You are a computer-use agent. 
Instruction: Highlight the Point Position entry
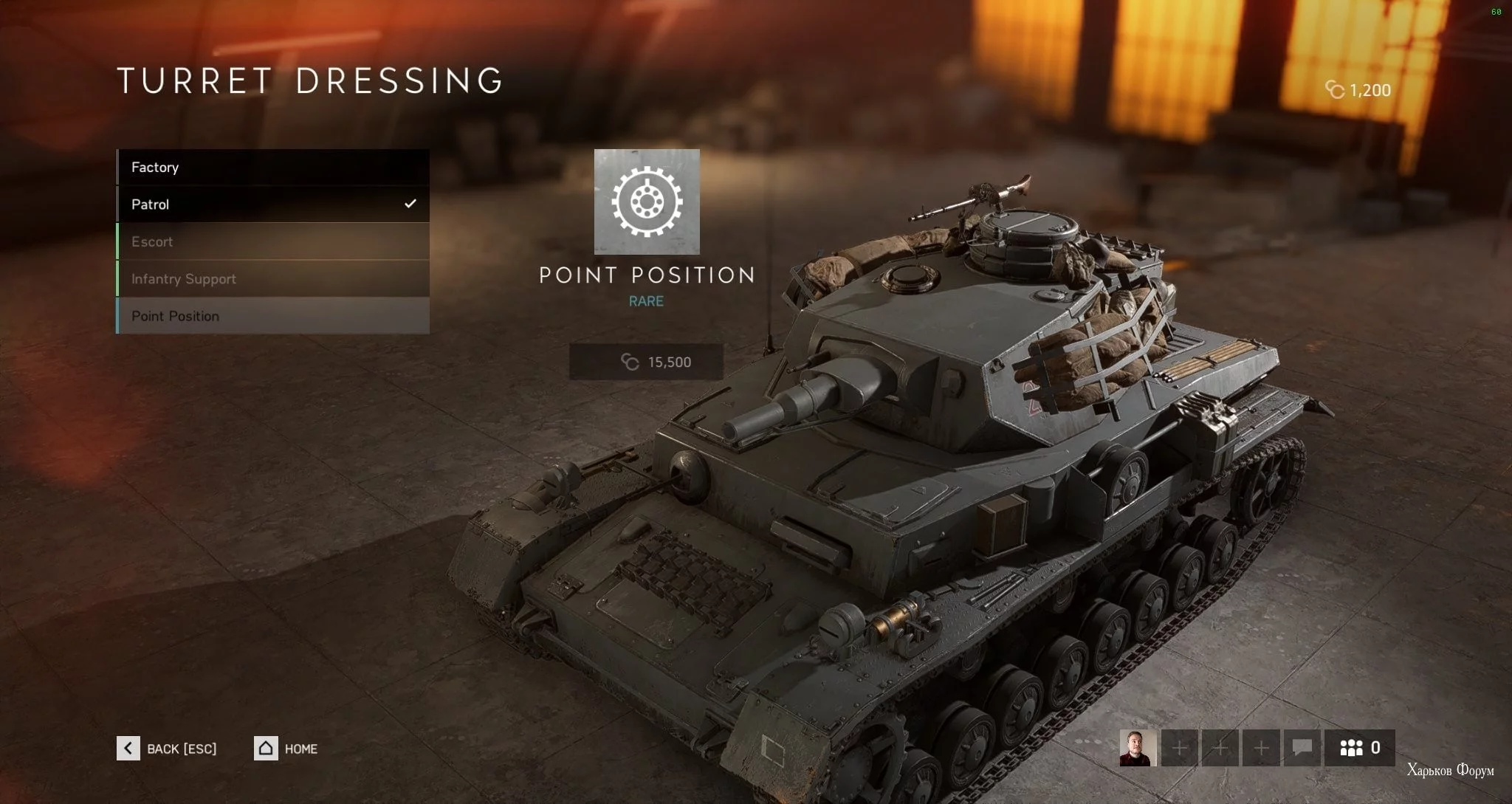(272, 316)
